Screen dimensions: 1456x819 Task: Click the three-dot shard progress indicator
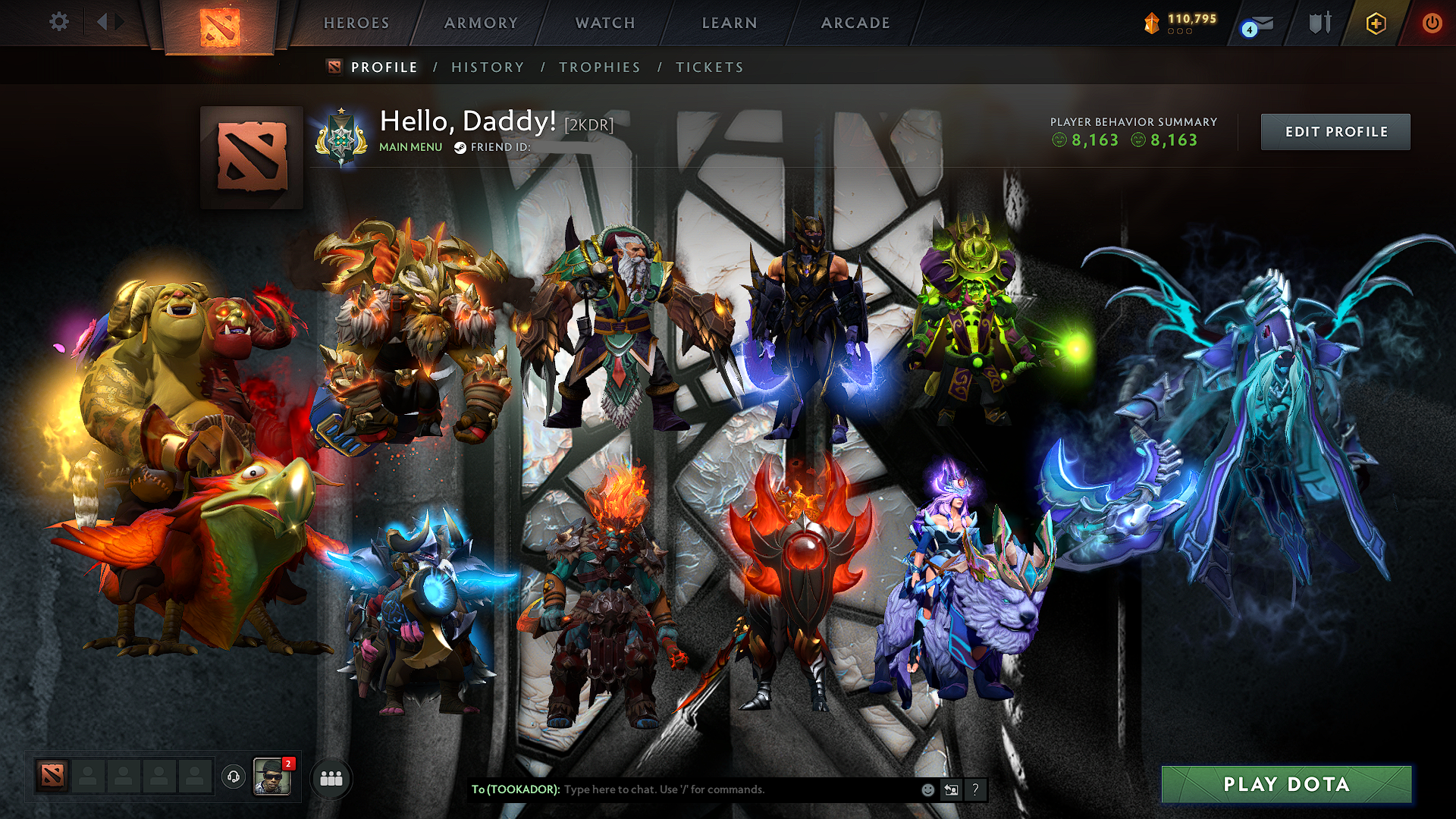[1179, 33]
